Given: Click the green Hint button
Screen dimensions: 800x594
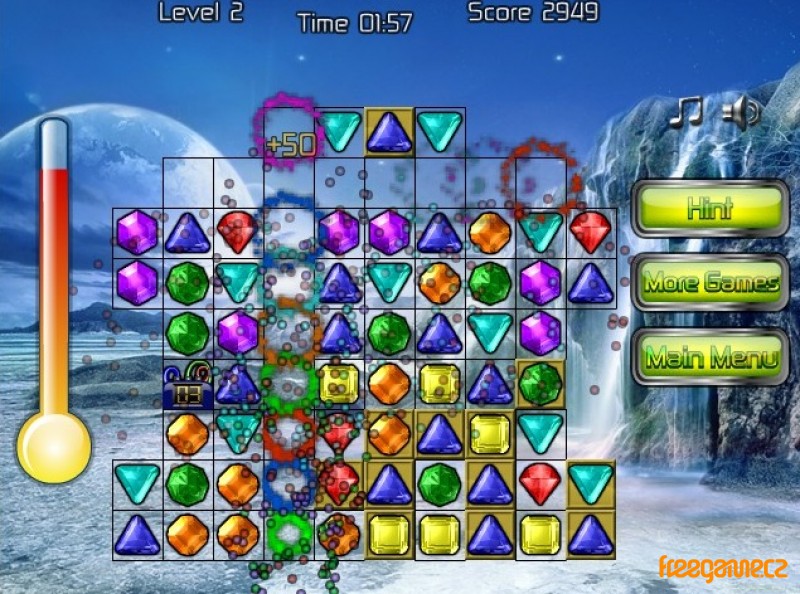Looking at the screenshot, I should 710,209.
